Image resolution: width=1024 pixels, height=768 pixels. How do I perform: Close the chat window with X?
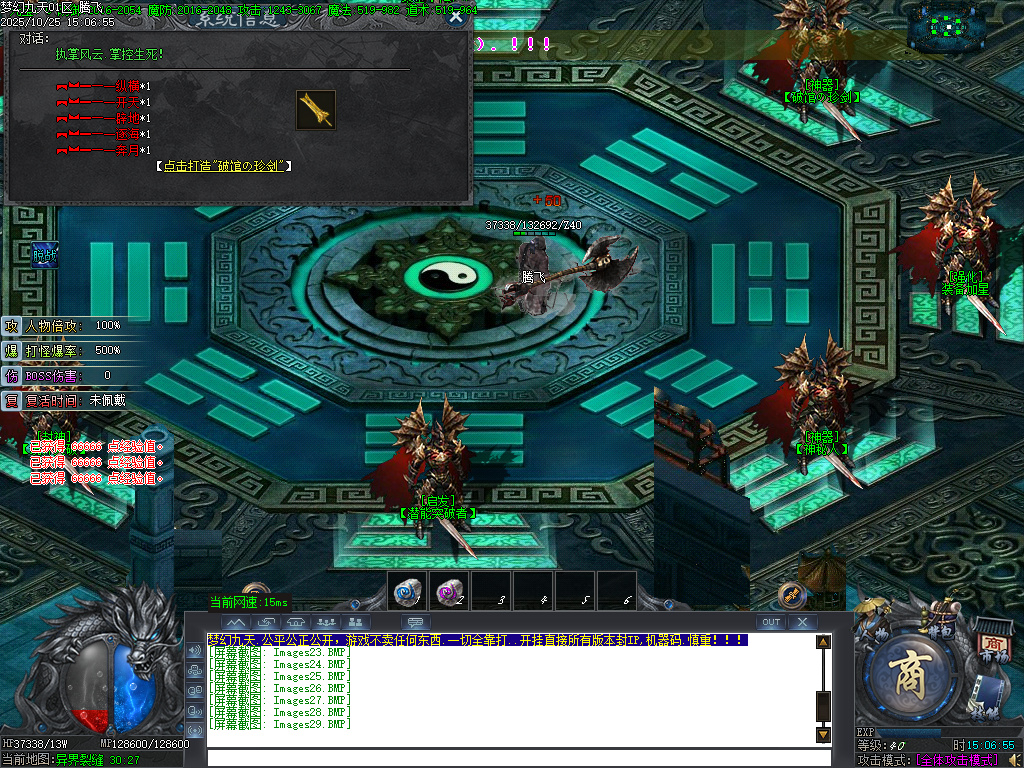pyautogui.click(x=802, y=622)
